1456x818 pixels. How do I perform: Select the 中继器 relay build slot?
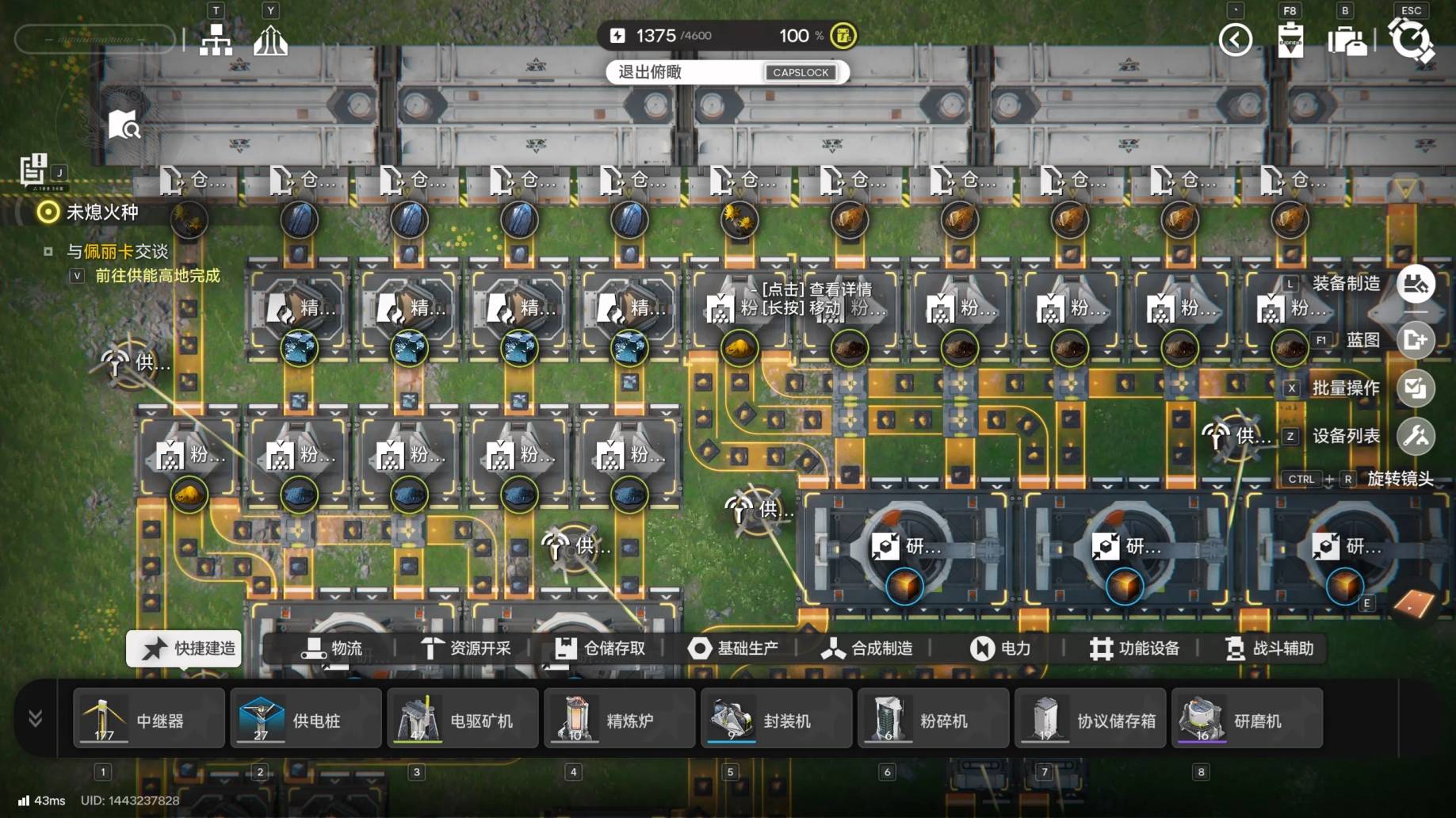click(x=148, y=719)
